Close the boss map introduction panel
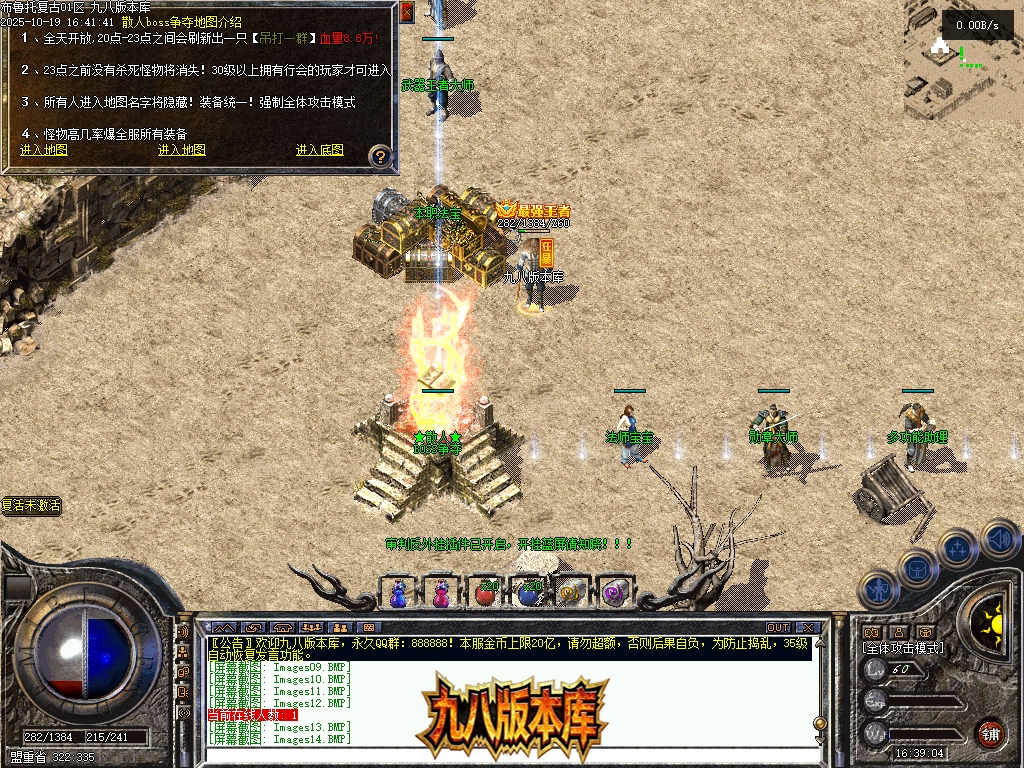The width and height of the screenshot is (1024, 768). (x=406, y=12)
